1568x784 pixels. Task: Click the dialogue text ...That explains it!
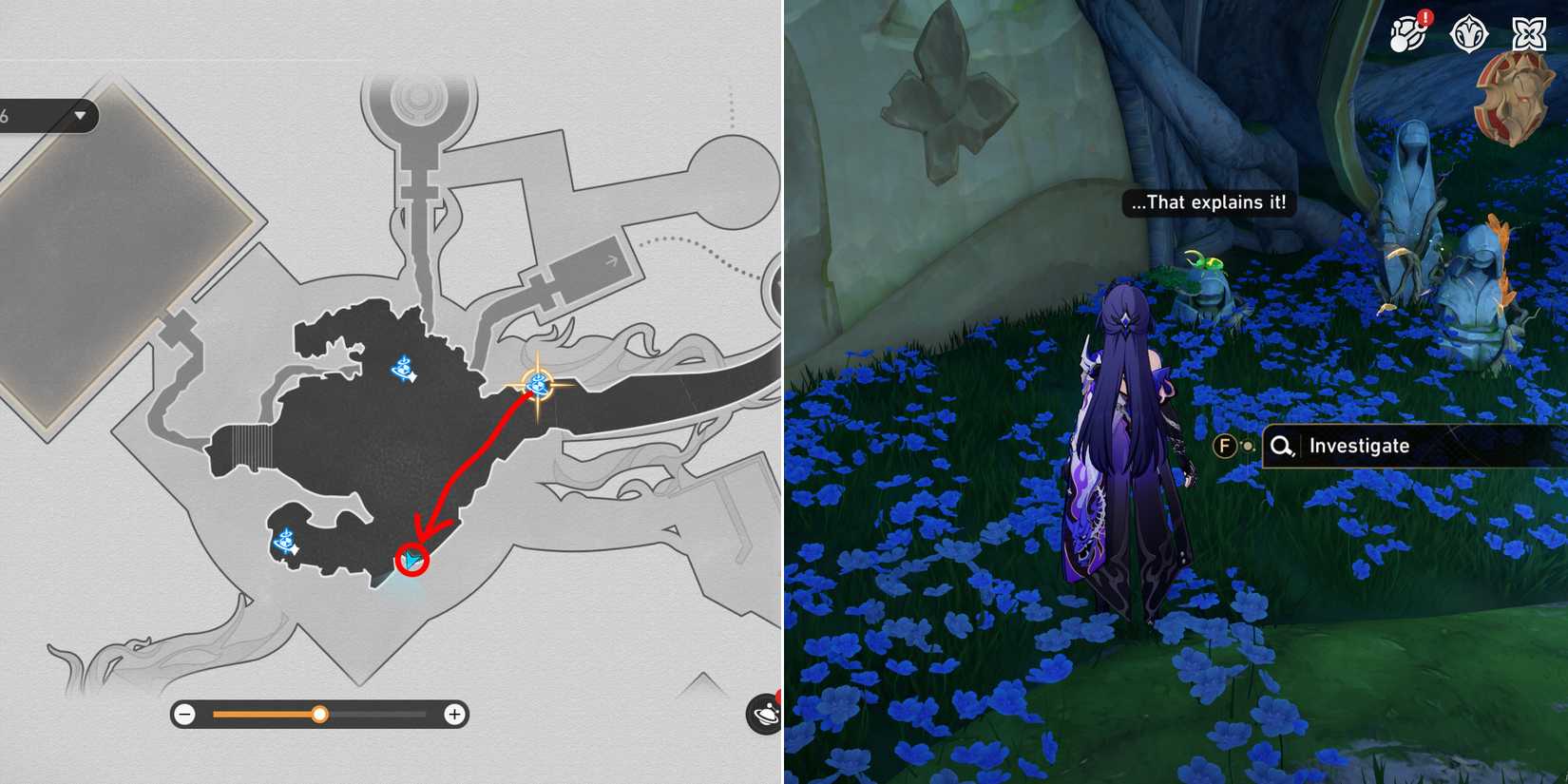[x=1207, y=201]
